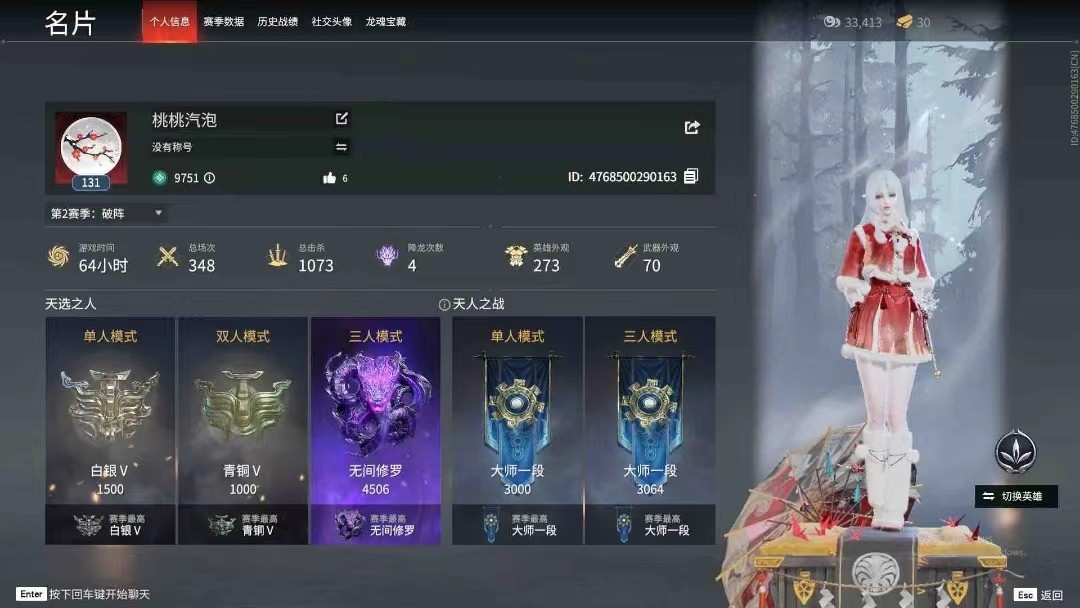Screen dimensions: 1080x608
Task: Give a thumbs-up like
Action: tap(329, 178)
